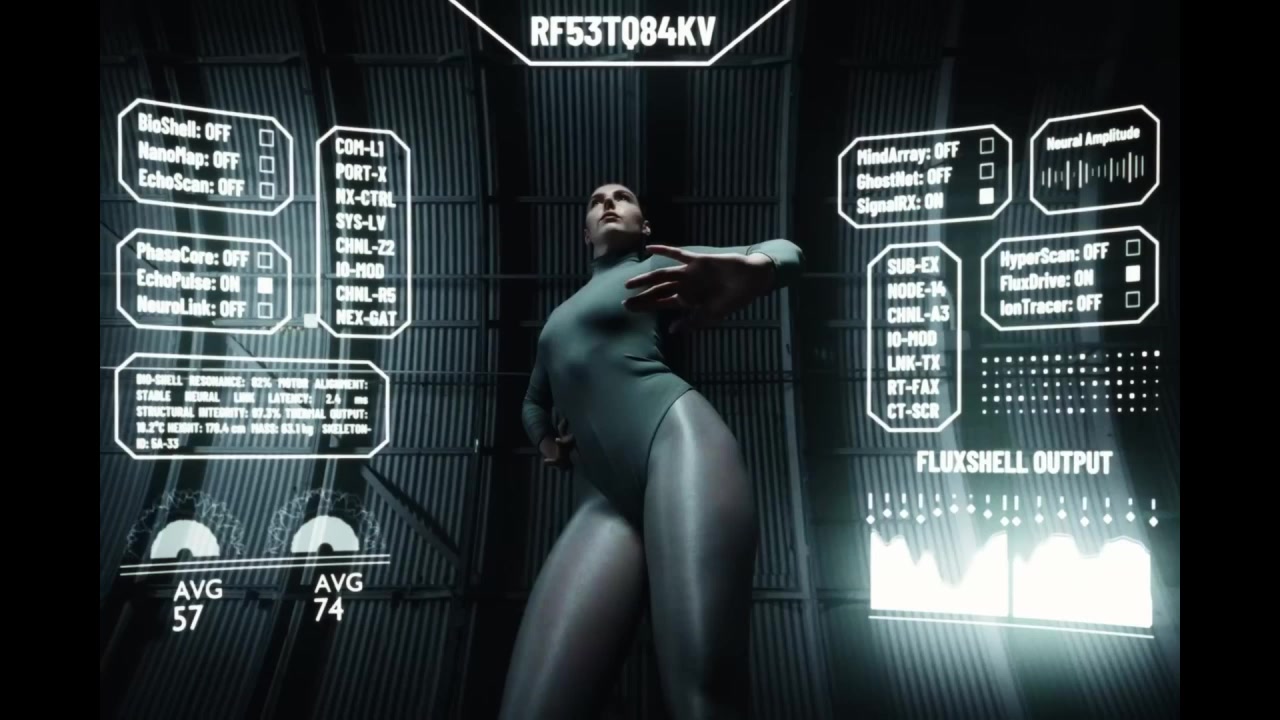
Task: Select the COM-L1 list entry
Action: 360,147
